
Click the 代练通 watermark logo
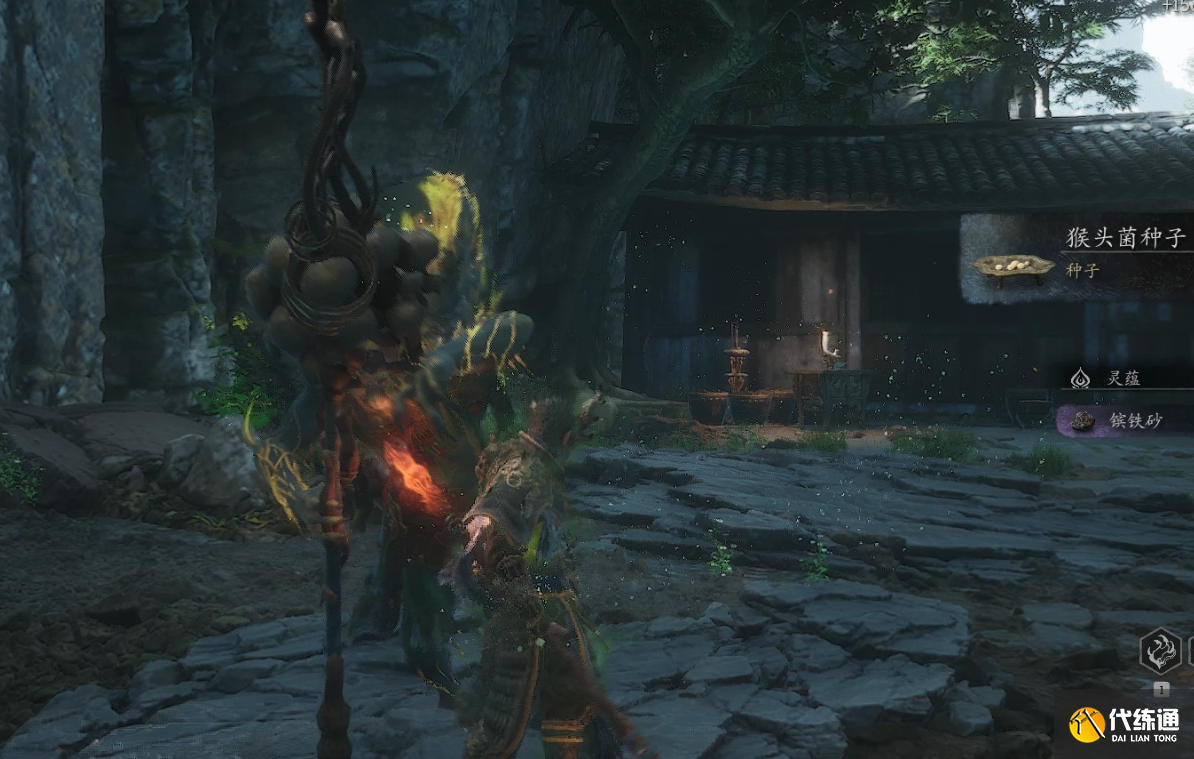(x=1124, y=725)
